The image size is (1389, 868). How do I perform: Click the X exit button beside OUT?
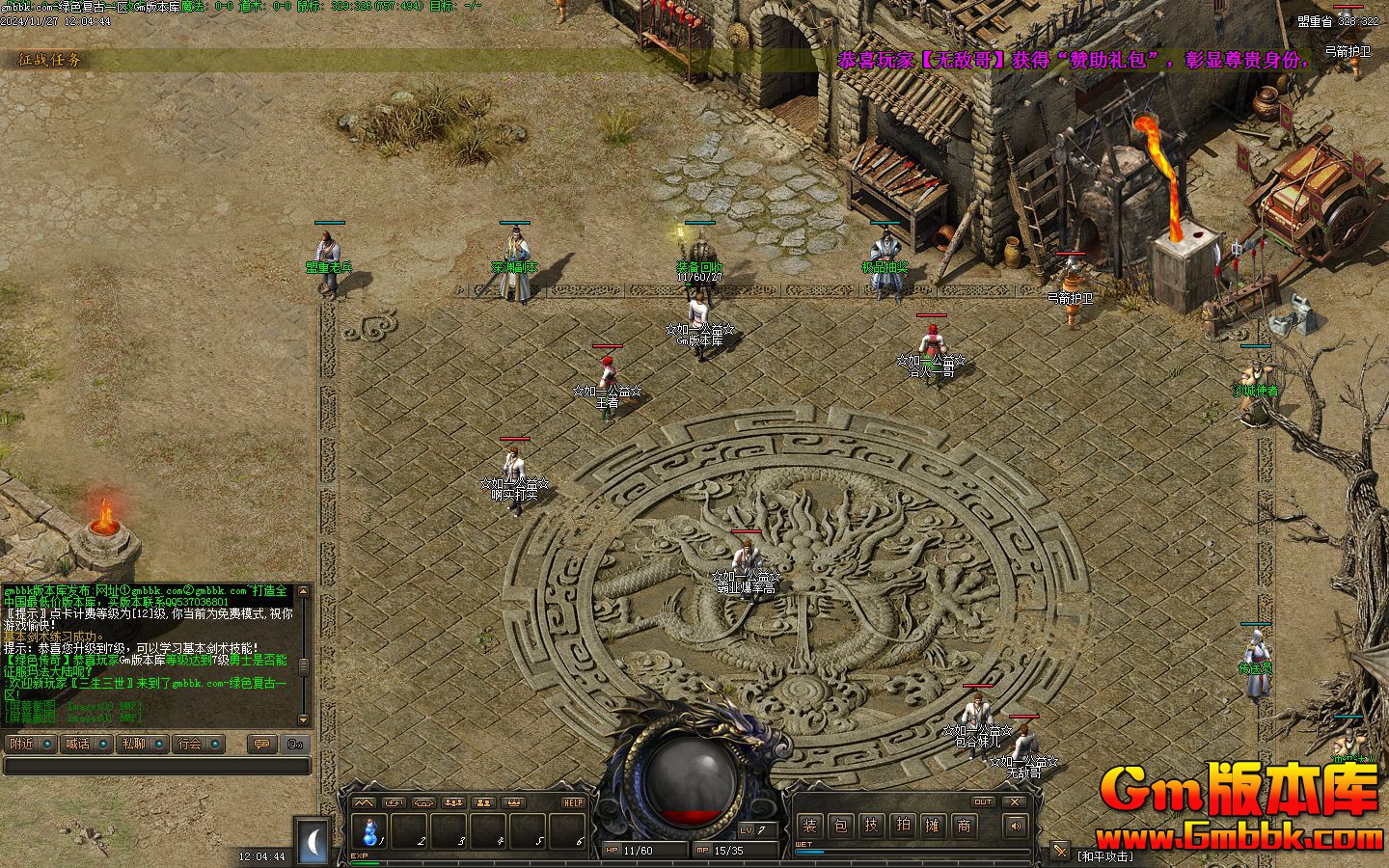(x=1014, y=801)
